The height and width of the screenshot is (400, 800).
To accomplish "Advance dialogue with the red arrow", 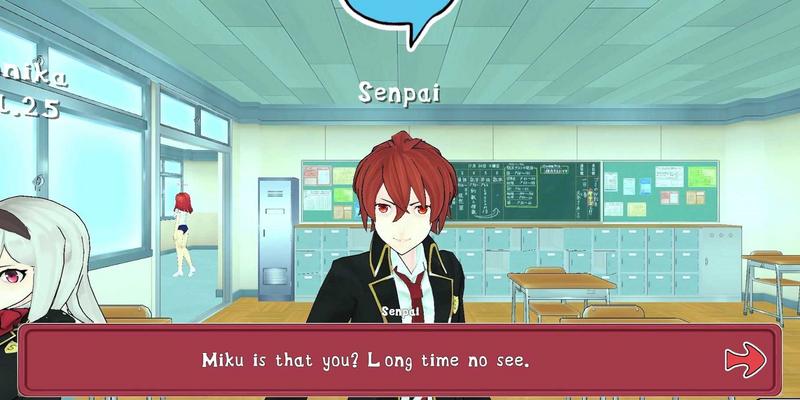I will [745, 358].
